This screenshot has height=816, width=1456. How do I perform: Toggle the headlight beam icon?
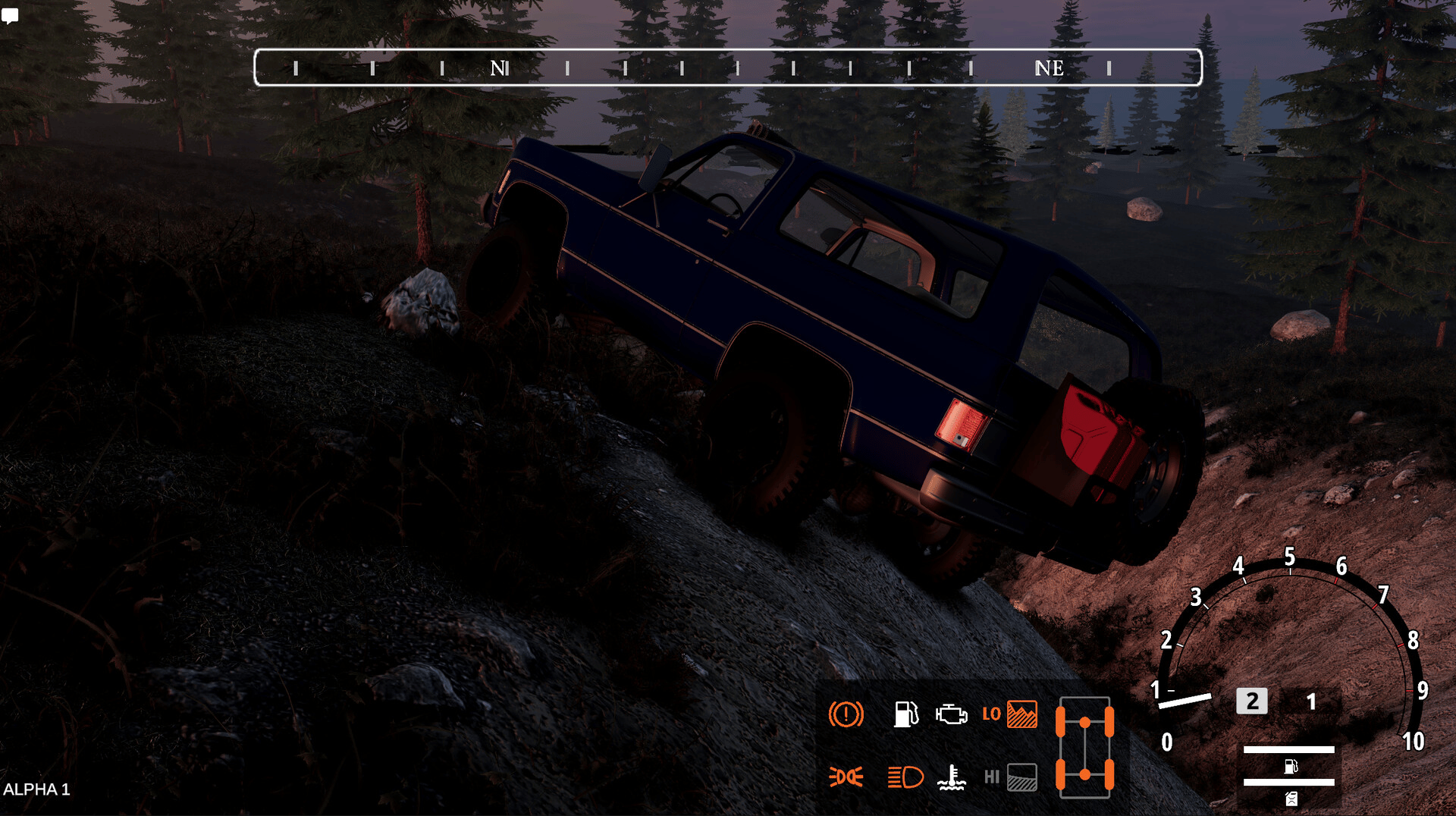point(905,777)
